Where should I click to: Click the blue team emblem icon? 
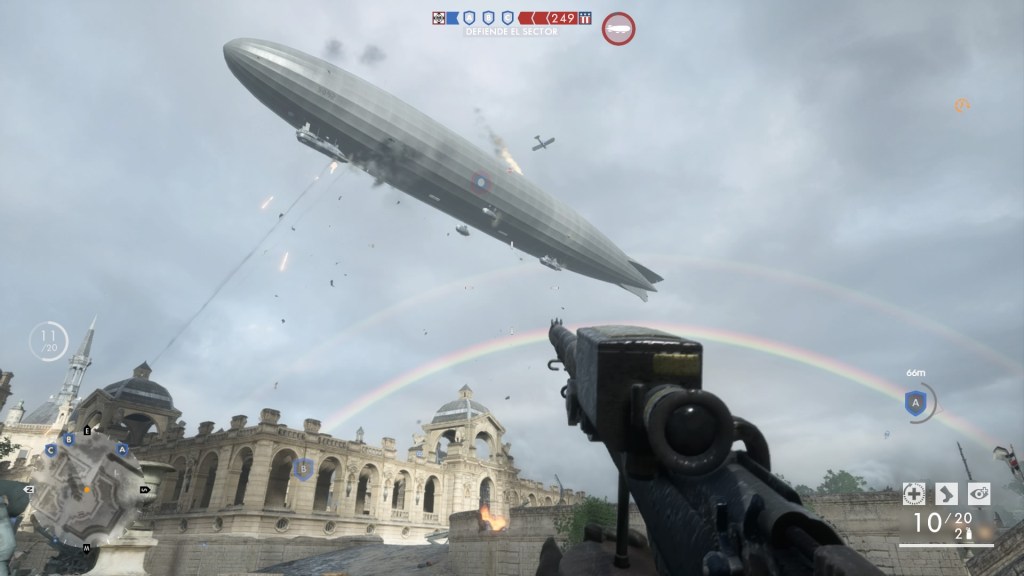coord(439,17)
